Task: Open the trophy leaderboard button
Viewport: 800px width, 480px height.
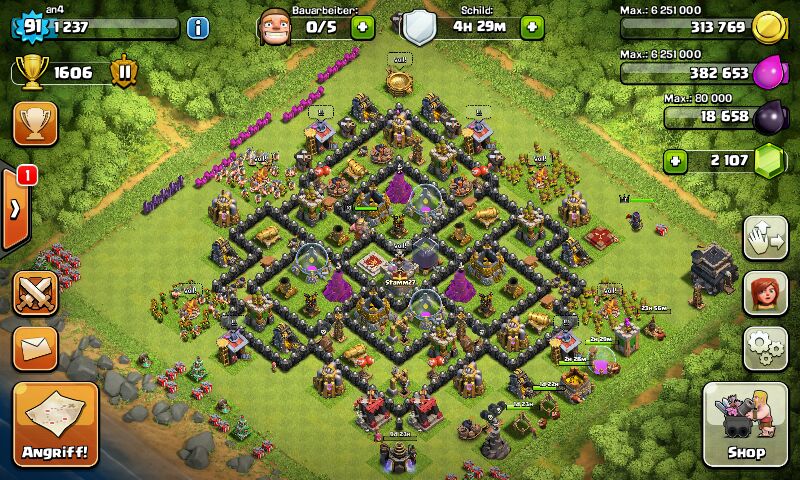Action: (35, 124)
